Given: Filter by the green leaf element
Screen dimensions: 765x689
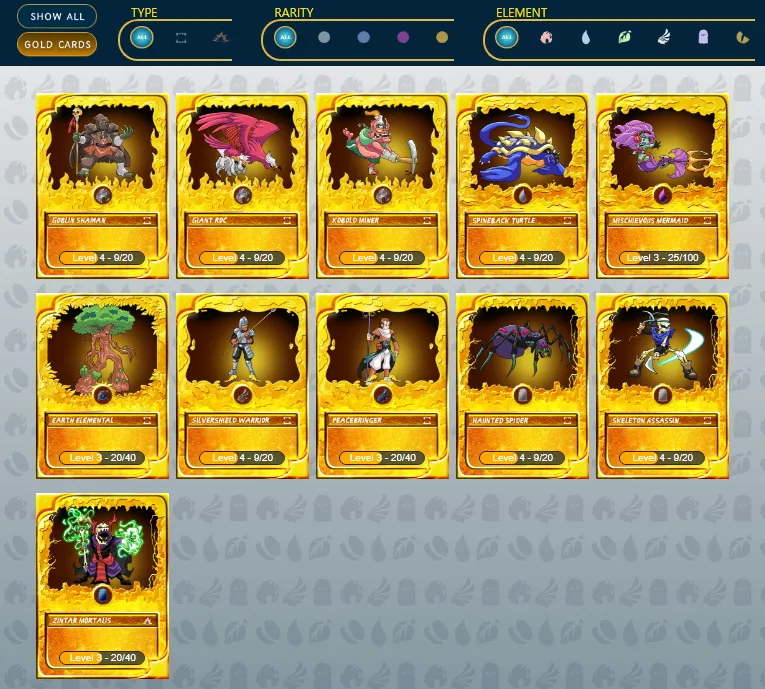Looking at the screenshot, I should (x=625, y=38).
